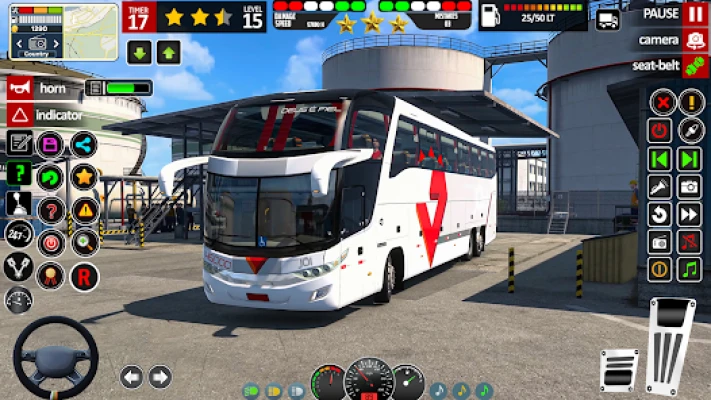Select the yellow star icon
The width and height of the screenshot is (711, 400).
tap(84, 177)
